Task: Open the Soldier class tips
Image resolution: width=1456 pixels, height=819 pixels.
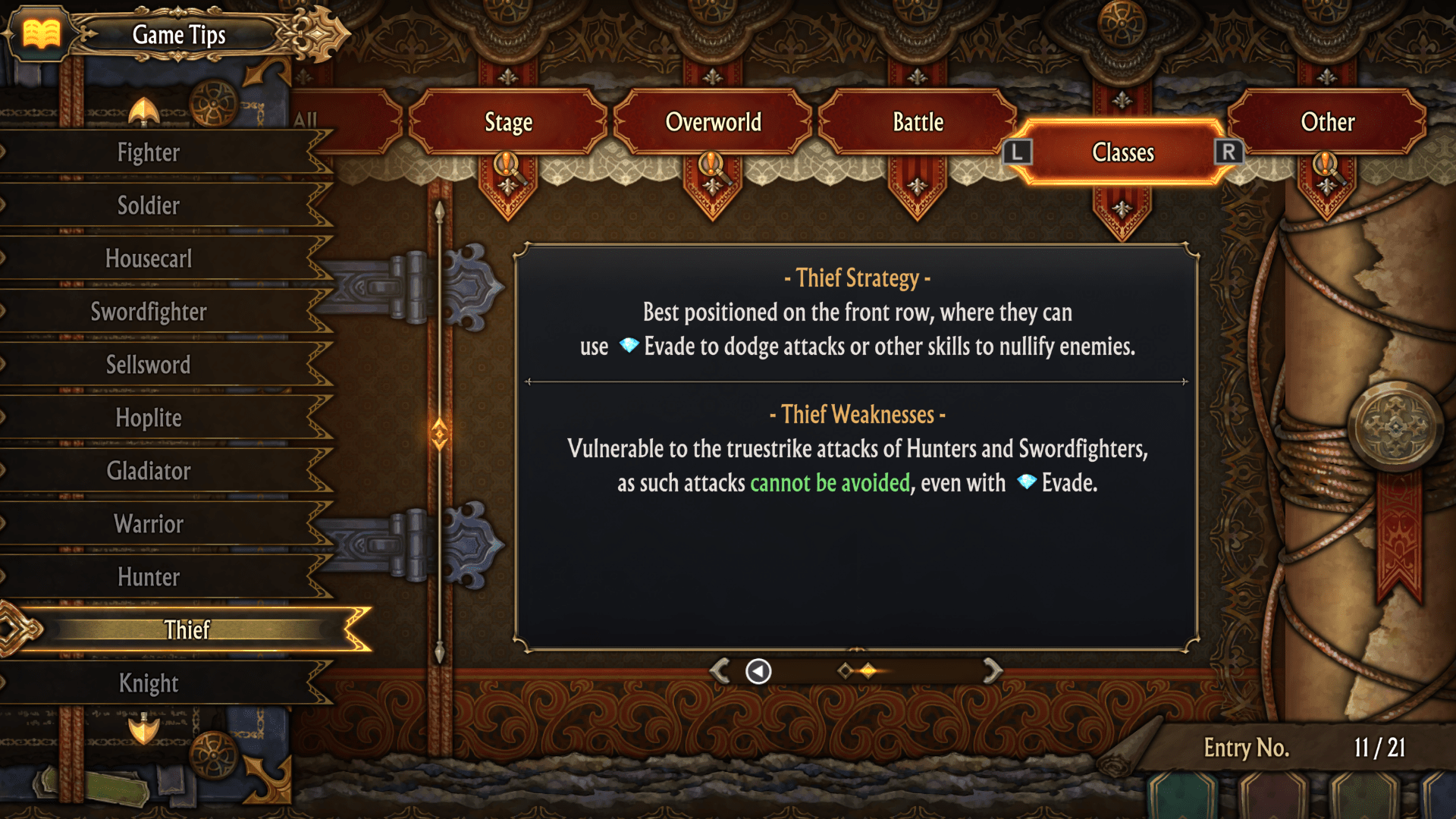Action: tap(149, 206)
